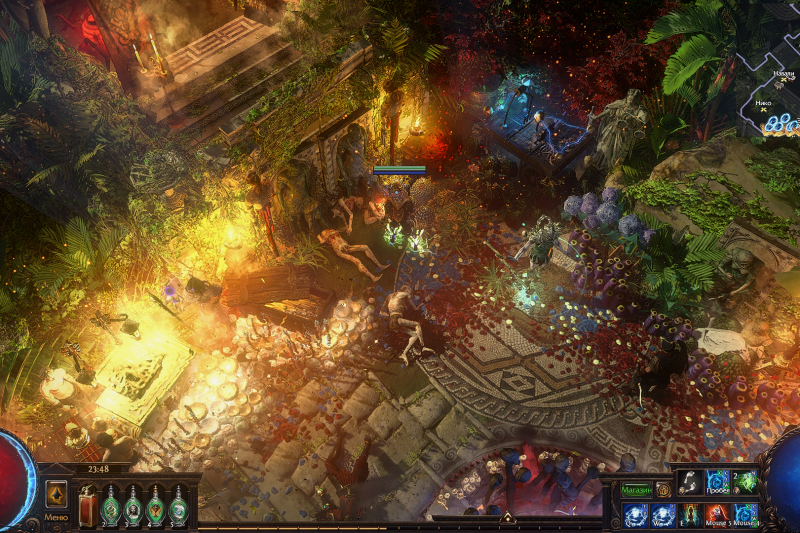Activate the blue skill bound to Пробел

tap(717, 482)
